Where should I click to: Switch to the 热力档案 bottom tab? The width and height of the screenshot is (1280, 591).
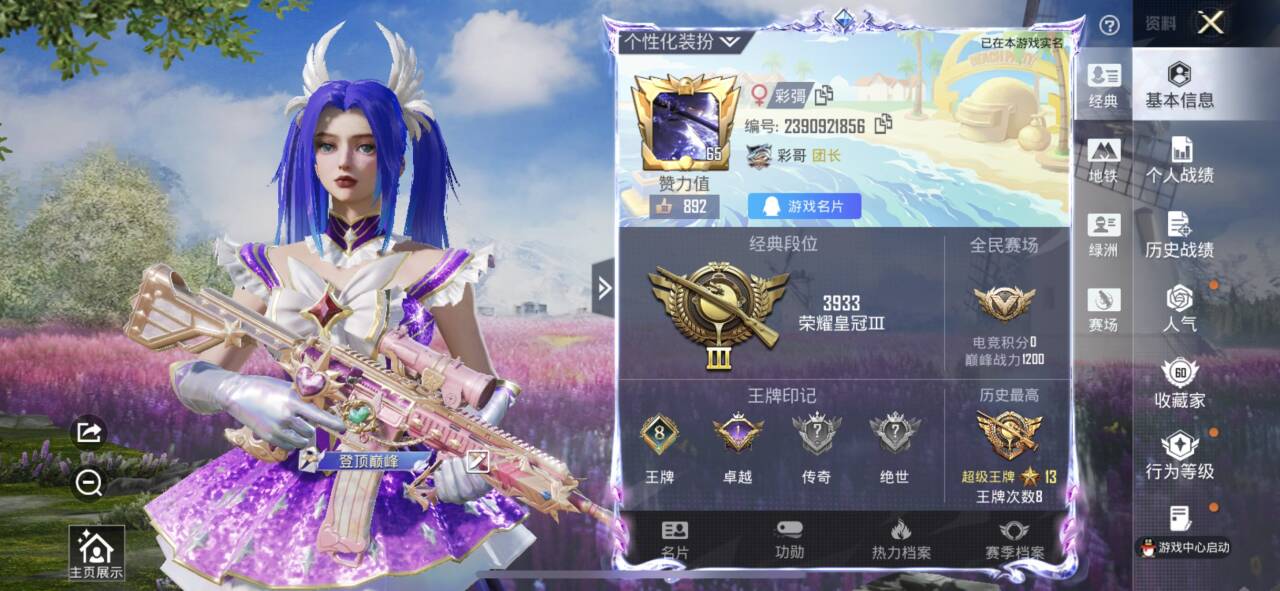[901, 540]
